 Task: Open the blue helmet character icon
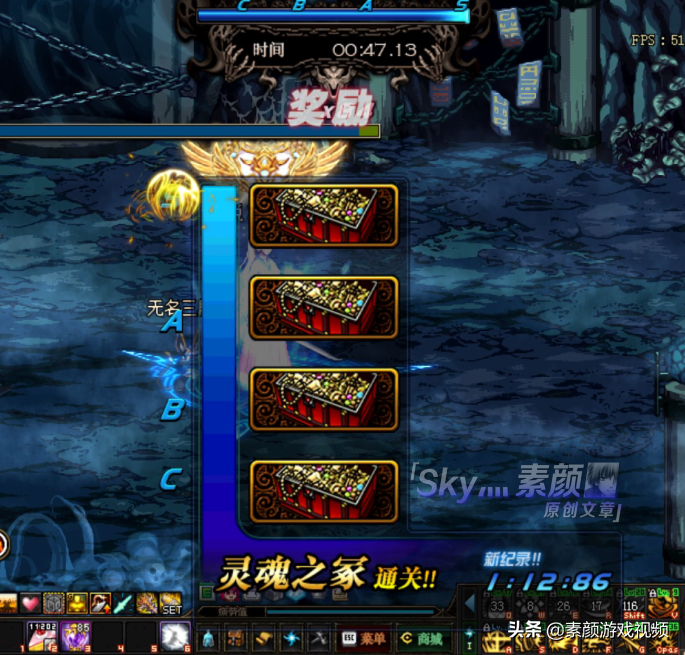(x=207, y=638)
